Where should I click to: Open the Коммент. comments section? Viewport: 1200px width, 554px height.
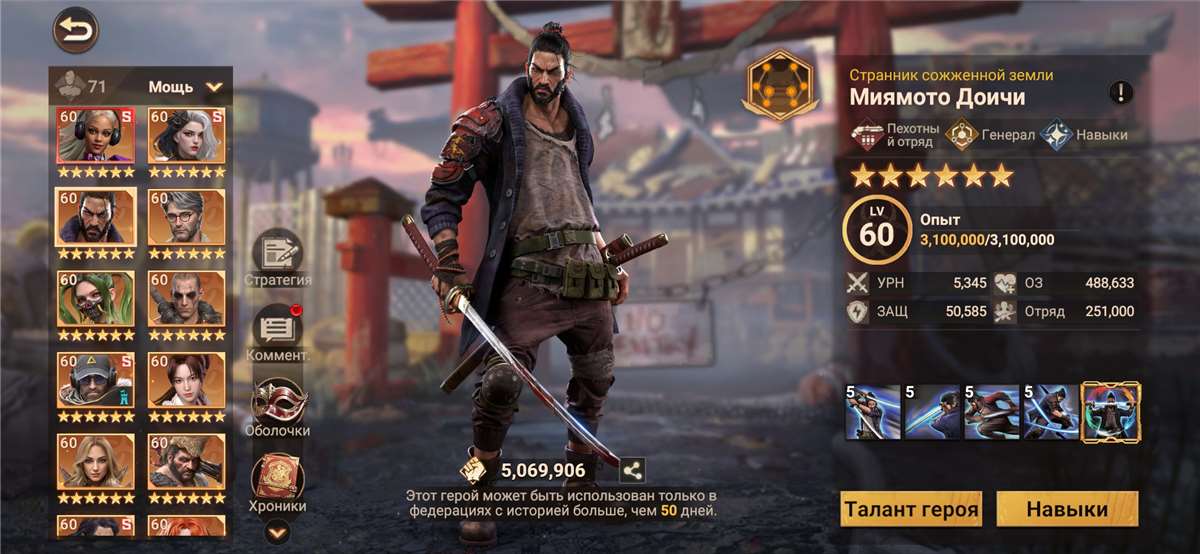(x=278, y=330)
